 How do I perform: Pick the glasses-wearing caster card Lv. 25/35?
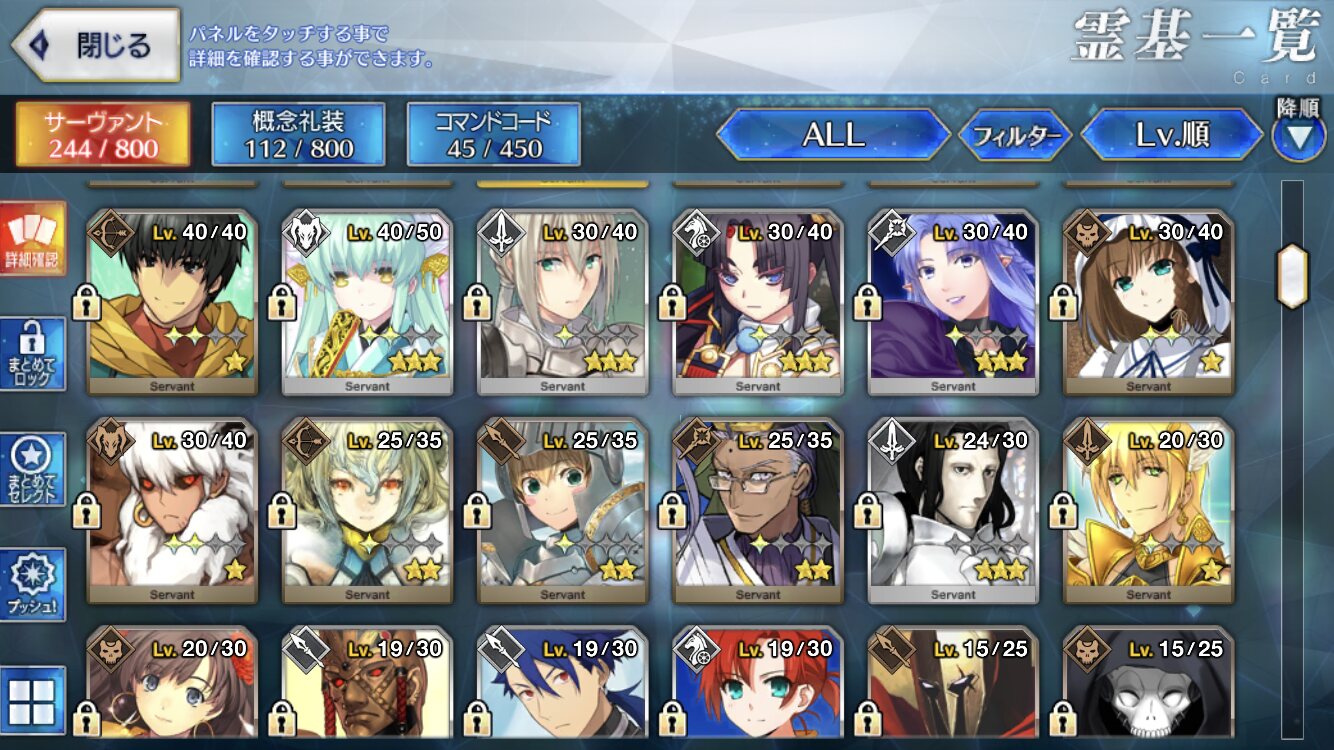tap(758, 510)
